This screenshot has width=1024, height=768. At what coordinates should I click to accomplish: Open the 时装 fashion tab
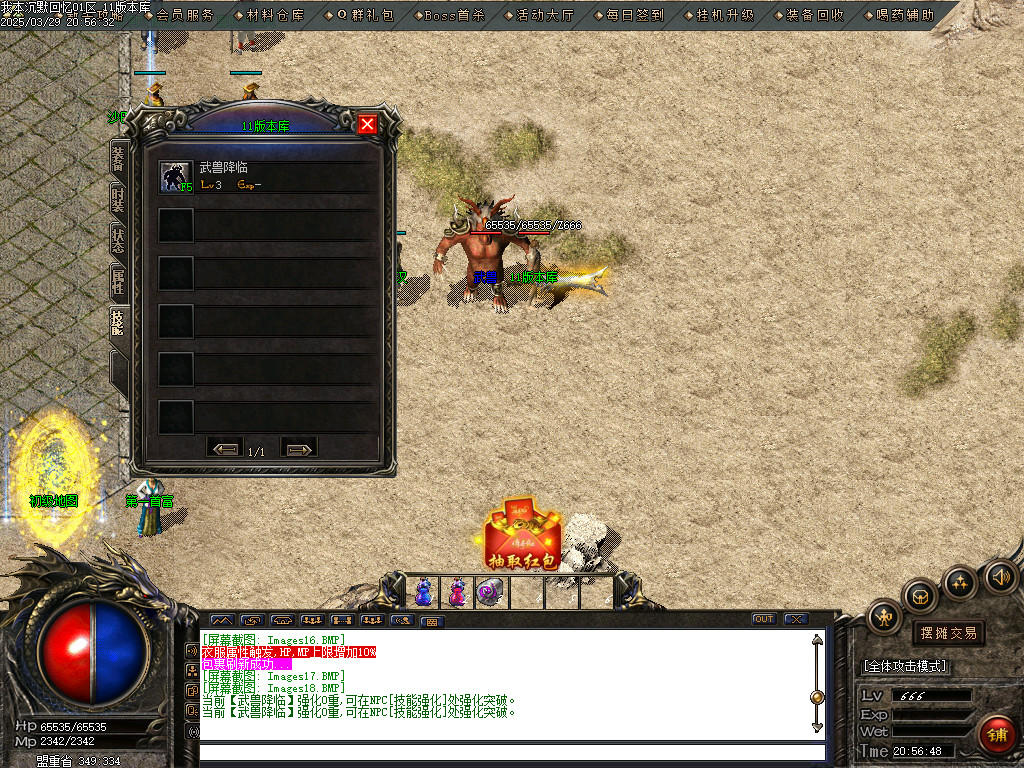118,198
